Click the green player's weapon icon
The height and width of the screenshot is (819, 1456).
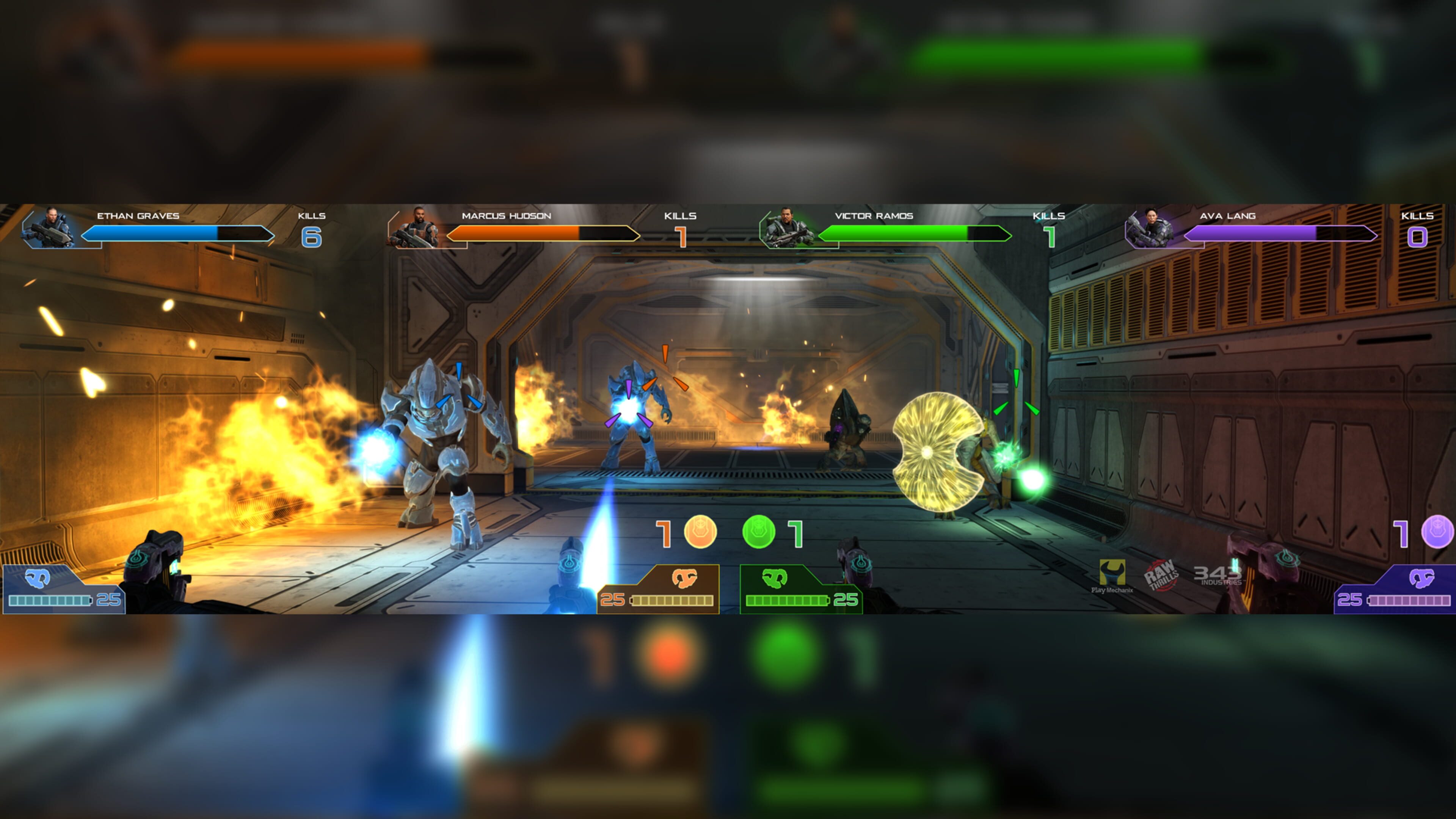(774, 577)
